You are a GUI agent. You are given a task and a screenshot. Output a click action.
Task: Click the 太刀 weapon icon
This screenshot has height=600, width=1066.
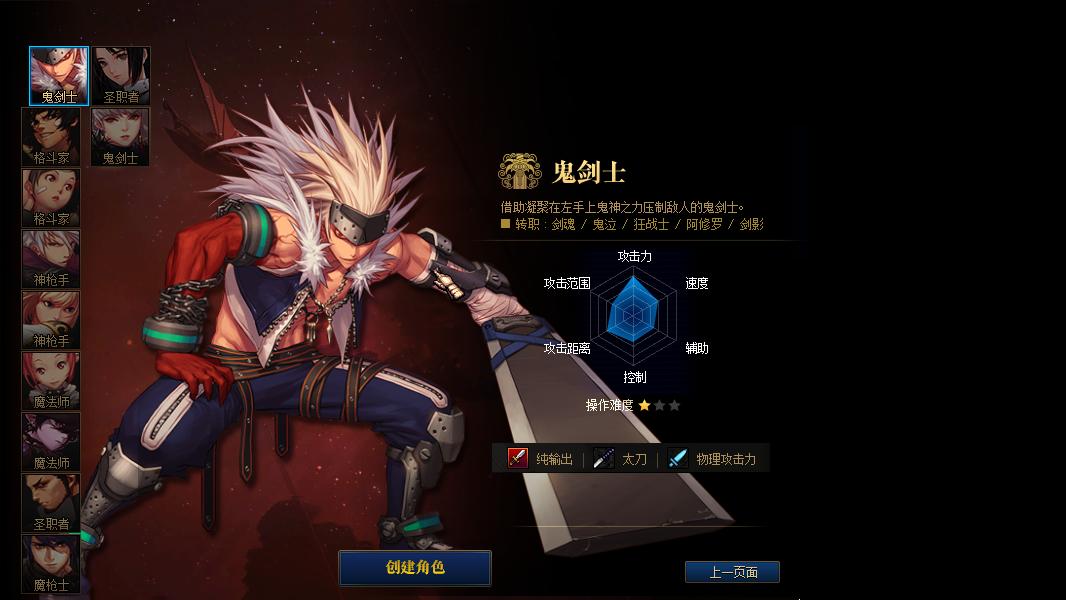603,458
